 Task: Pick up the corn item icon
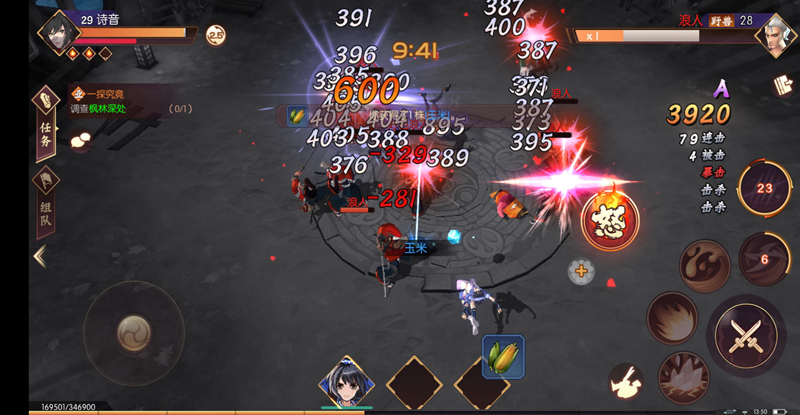click(x=503, y=356)
